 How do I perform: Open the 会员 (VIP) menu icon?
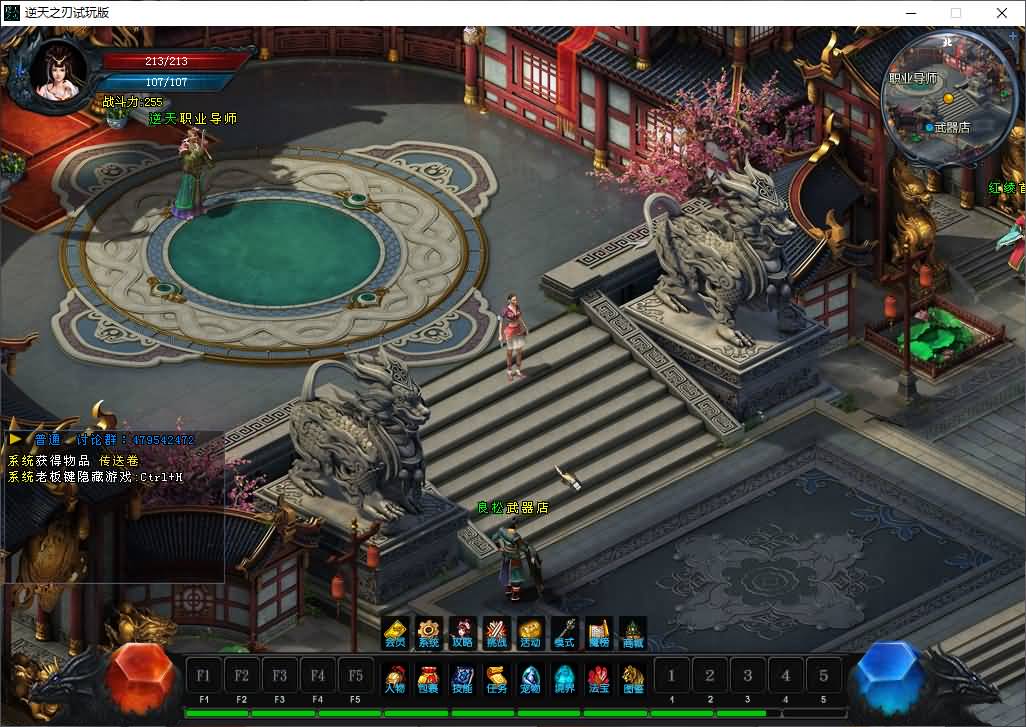pyautogui.click(x=396, y=632)
